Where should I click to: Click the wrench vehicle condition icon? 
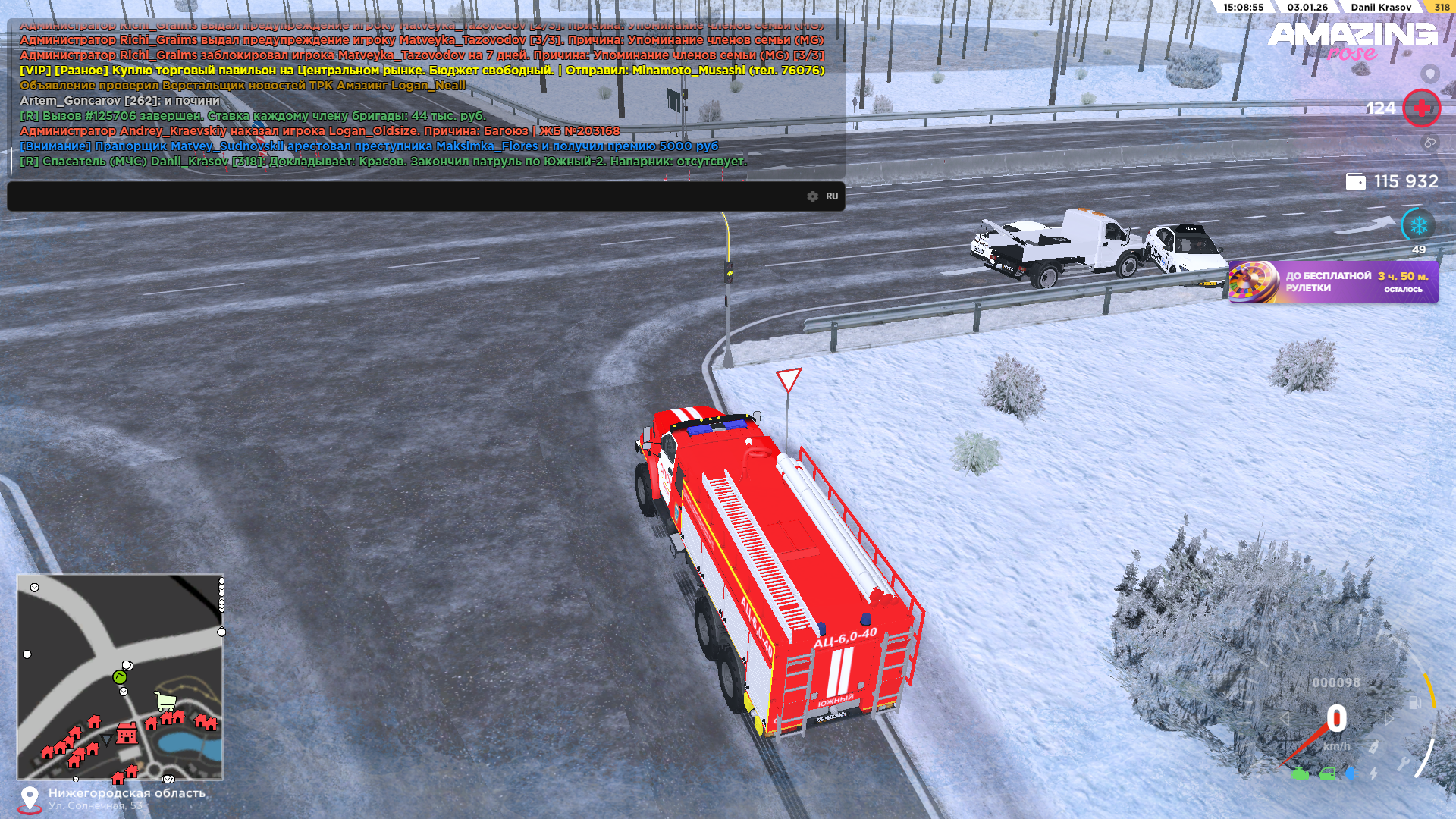click(1403, 763)
